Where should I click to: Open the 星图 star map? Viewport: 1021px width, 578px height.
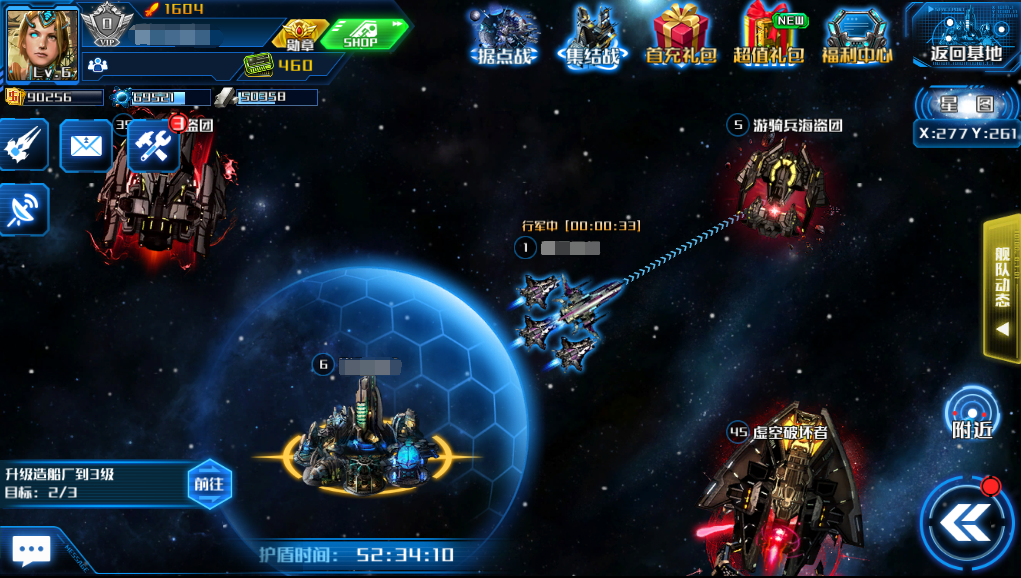tap(967, 104)
